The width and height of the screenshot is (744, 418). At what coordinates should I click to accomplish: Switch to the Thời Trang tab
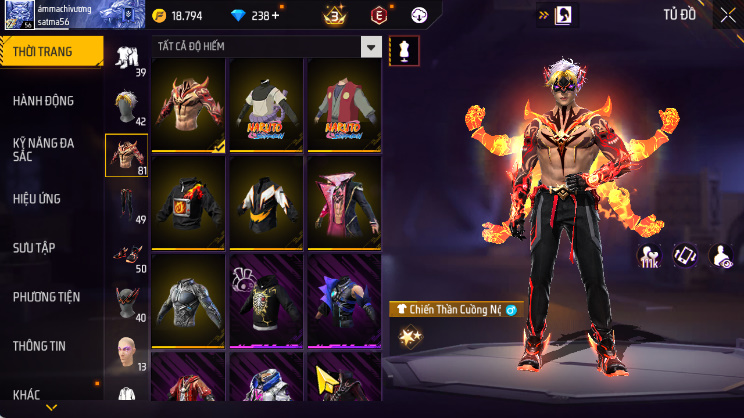pyautogui.click(x=50, y=52)
